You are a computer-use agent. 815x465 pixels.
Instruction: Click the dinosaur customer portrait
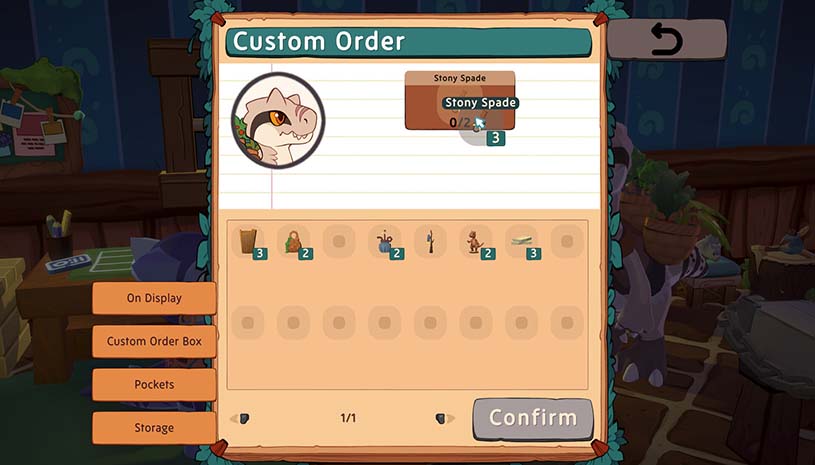(278, 121)
